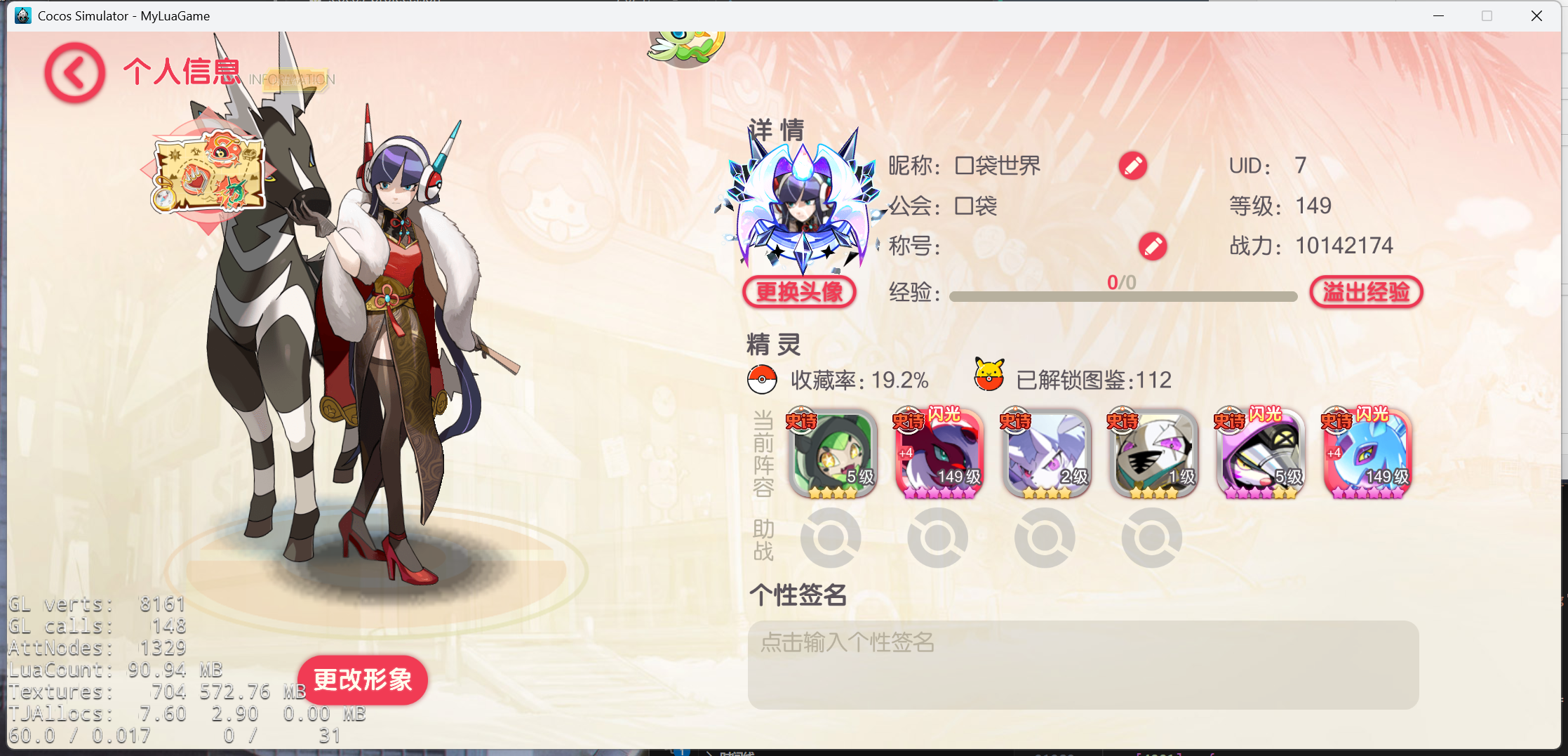Click the pencil edit icon next to nickname
This screenshot has height=756, width=1568.
click(x=1132, y=166)
